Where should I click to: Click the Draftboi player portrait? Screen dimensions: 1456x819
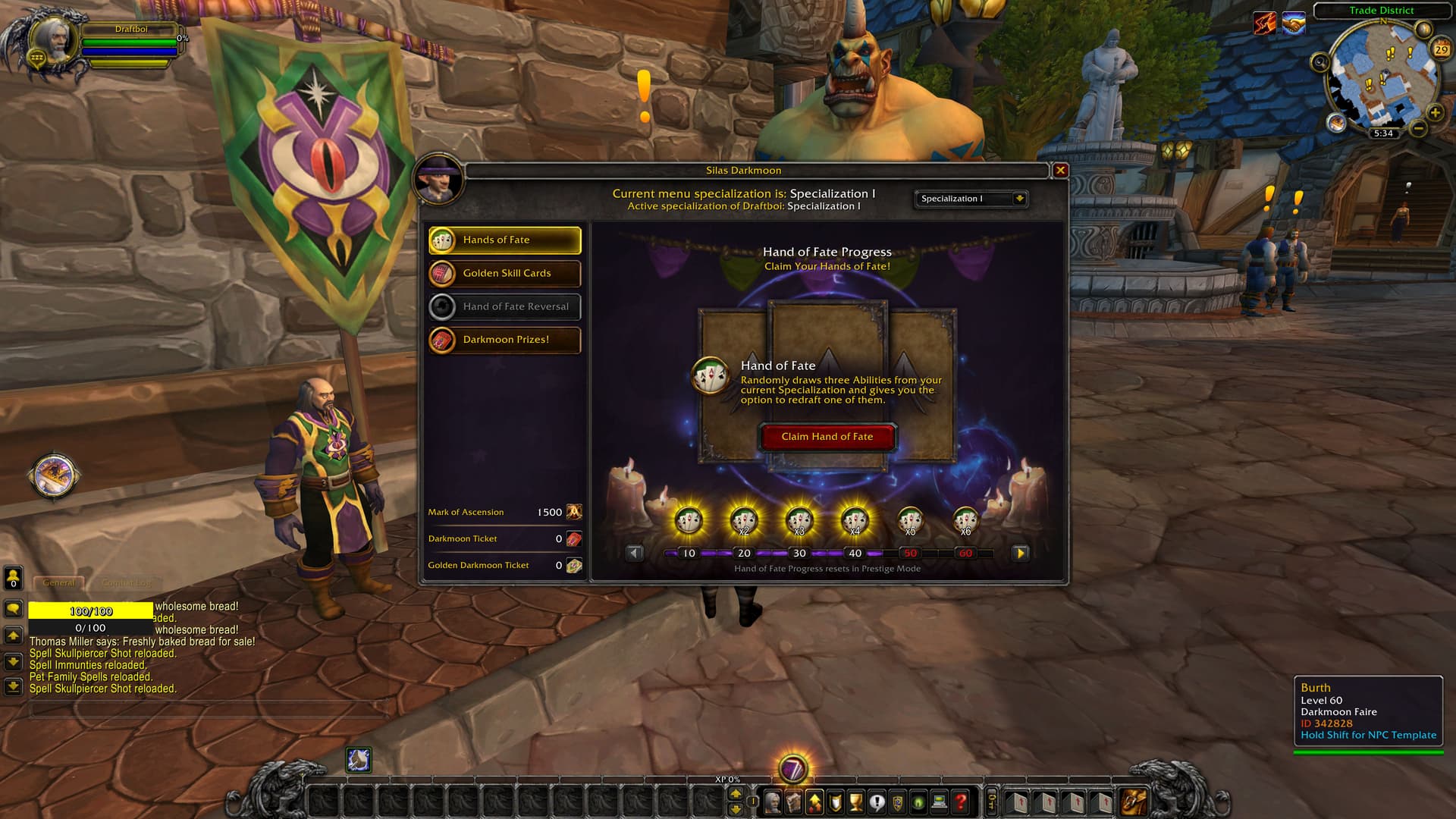click(x=53, y=39)
